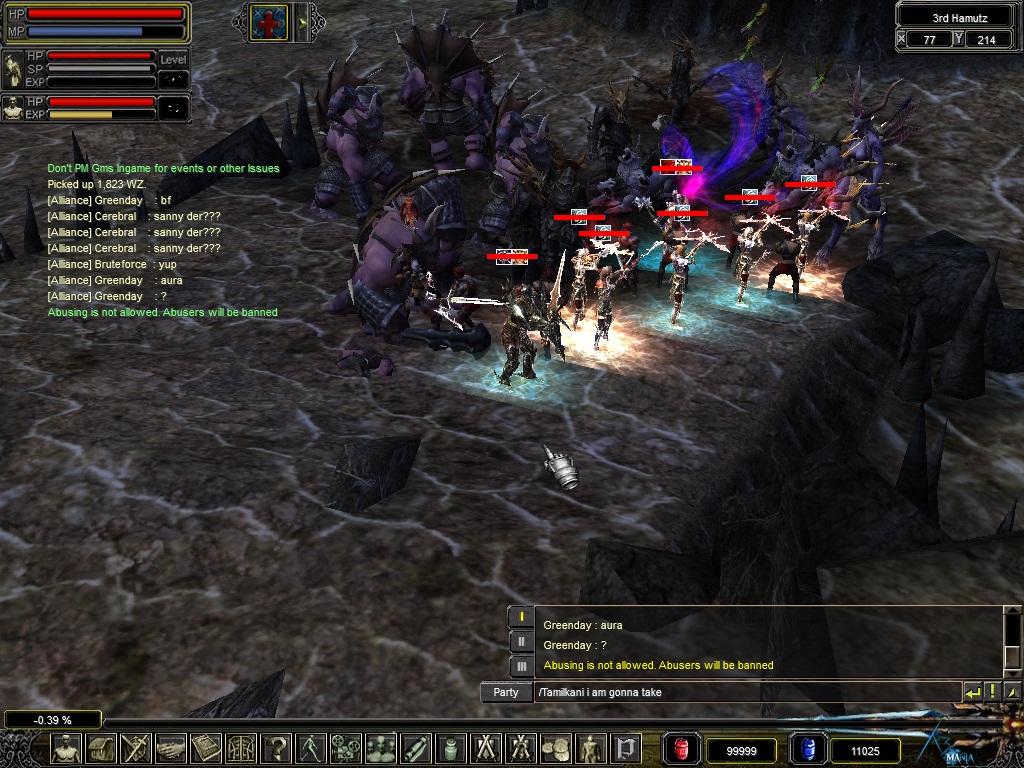Click the potion jar toolbar icon
This screenshot has height=768, width=1024.
point(452,748)
